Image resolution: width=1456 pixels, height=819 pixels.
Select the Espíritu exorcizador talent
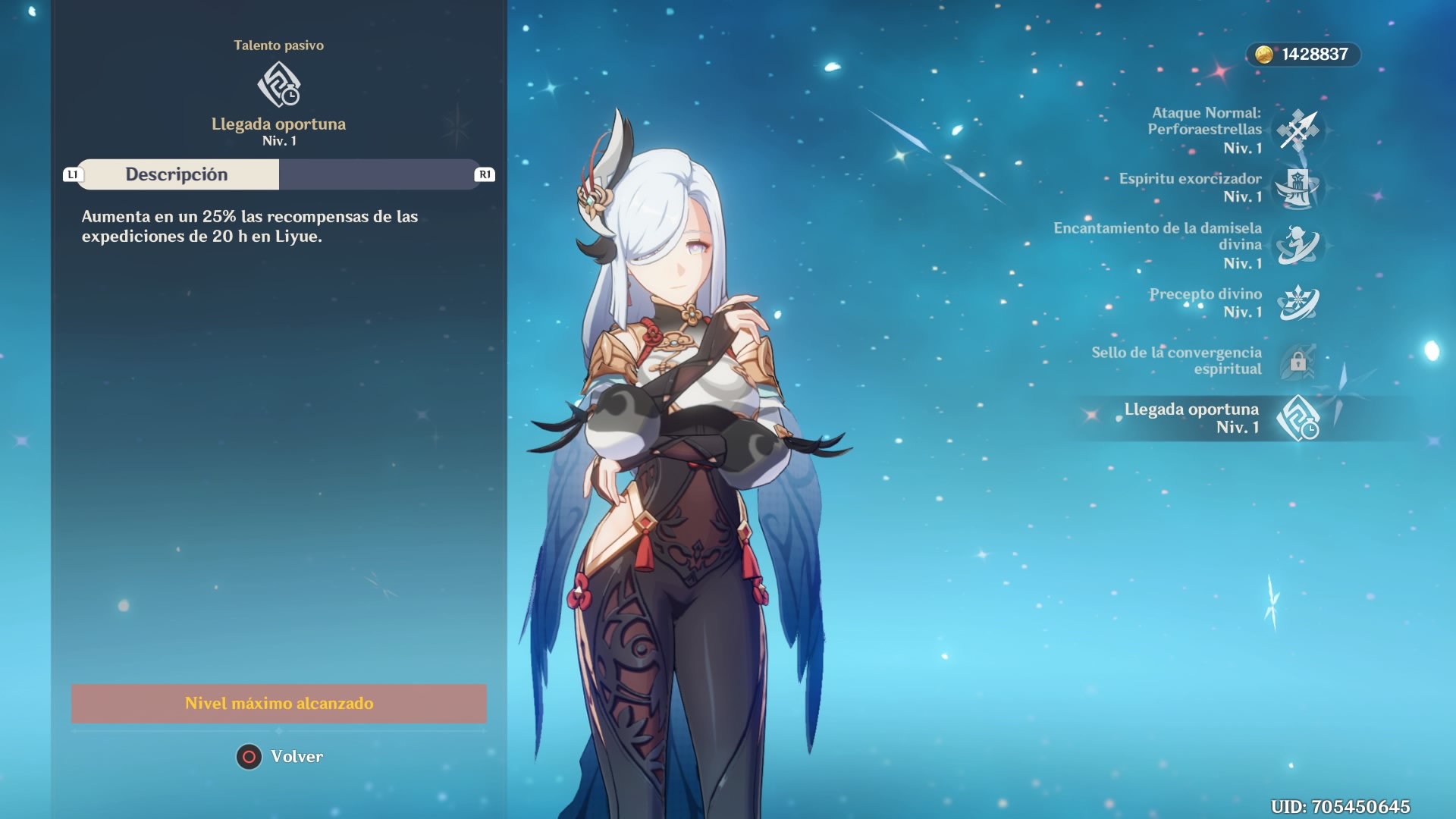point(1298,187)
